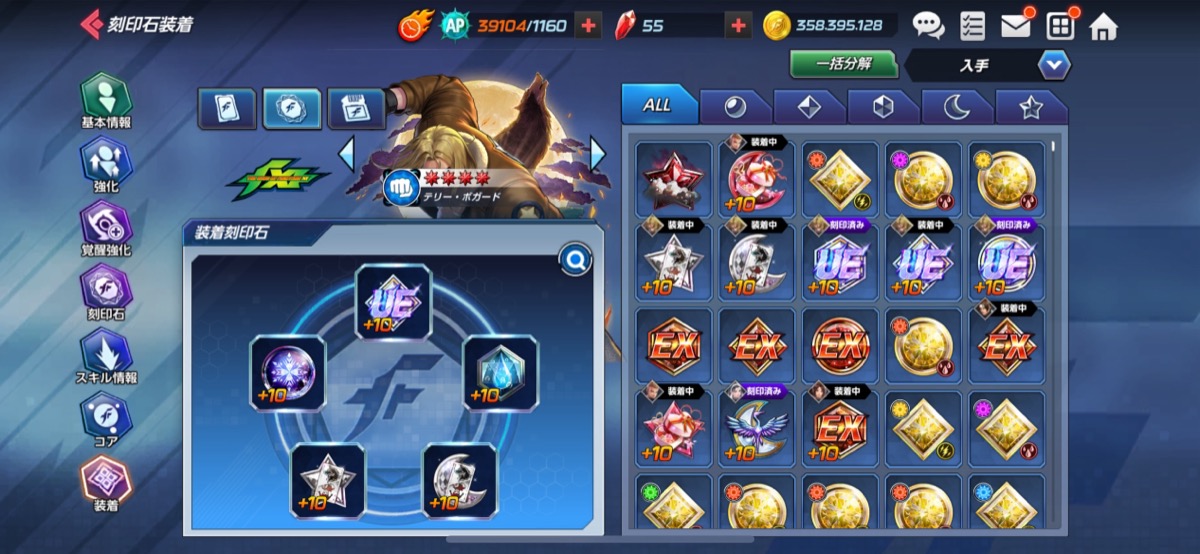Open the mailbox

[x=1016, y=25]
